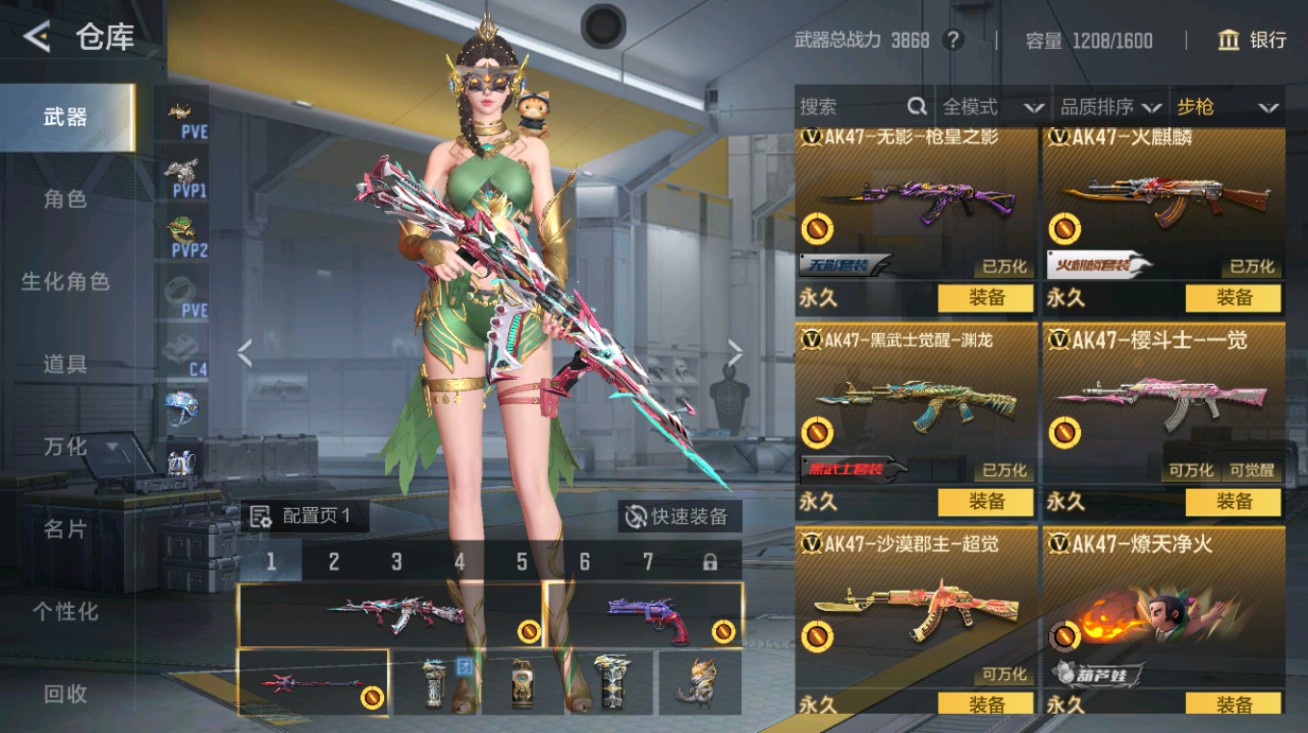Switch to loadout page 3
1308x733 pixels.
click(396, 562)
